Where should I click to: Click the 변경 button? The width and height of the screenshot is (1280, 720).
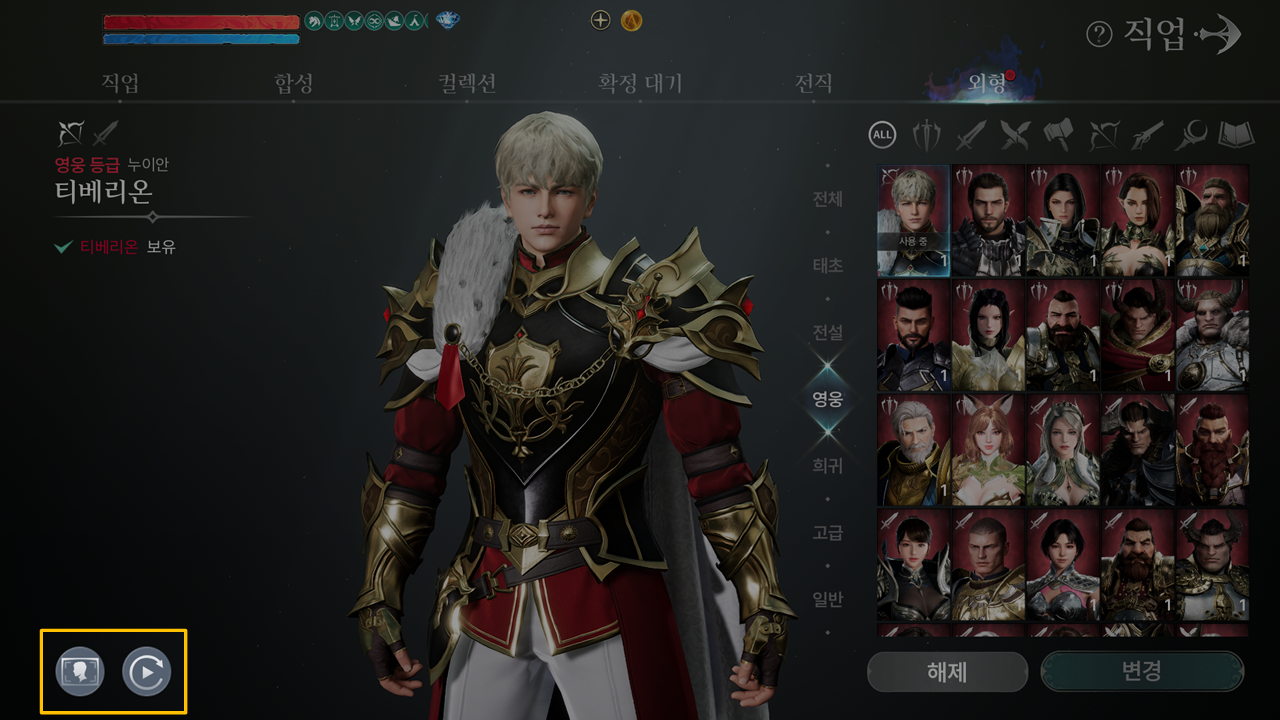click(1142, 671)
